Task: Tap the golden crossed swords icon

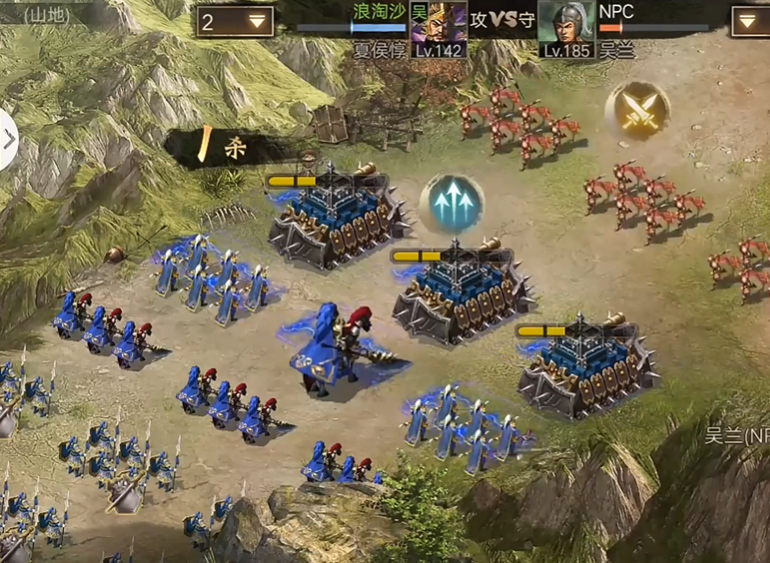Action: point(638,110)
